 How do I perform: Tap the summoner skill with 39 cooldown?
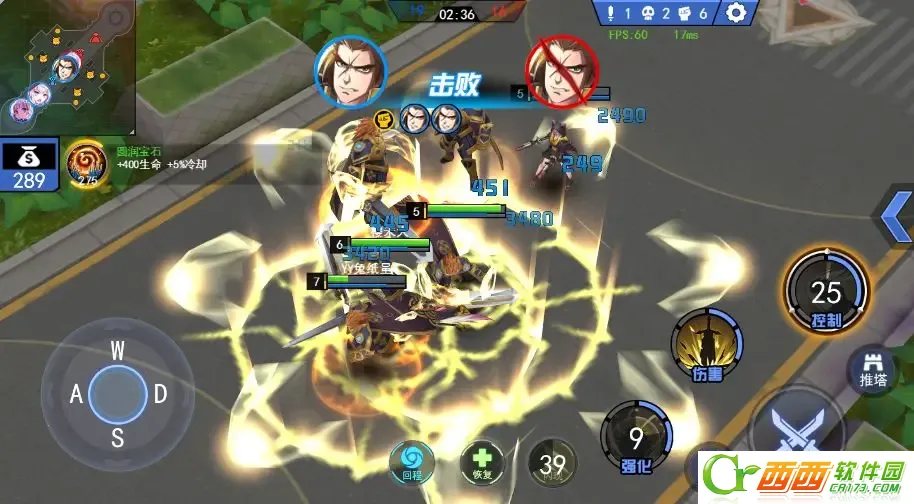click(551, 463)
